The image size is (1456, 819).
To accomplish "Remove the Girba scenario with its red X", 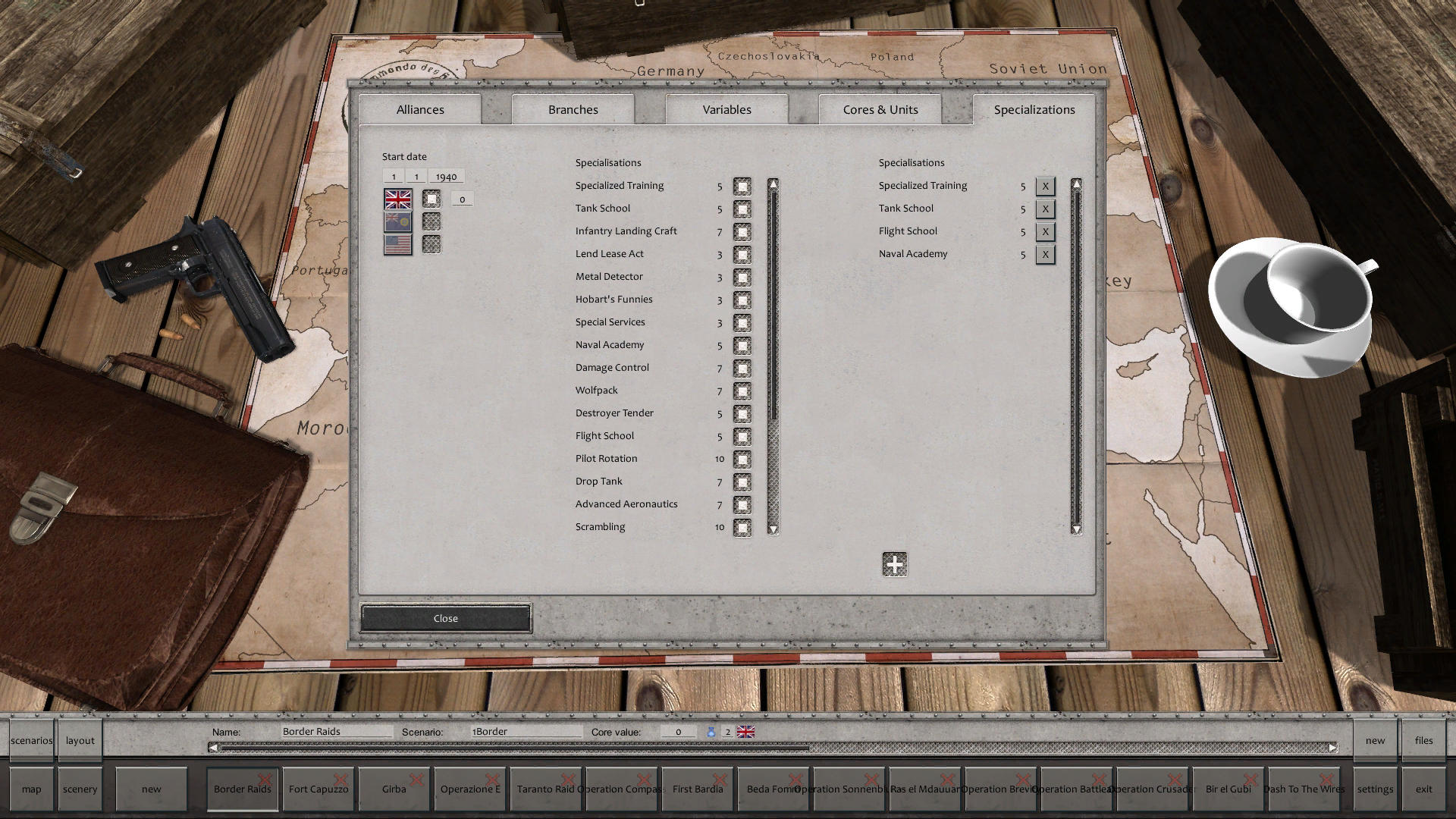I will click(416, 780).
